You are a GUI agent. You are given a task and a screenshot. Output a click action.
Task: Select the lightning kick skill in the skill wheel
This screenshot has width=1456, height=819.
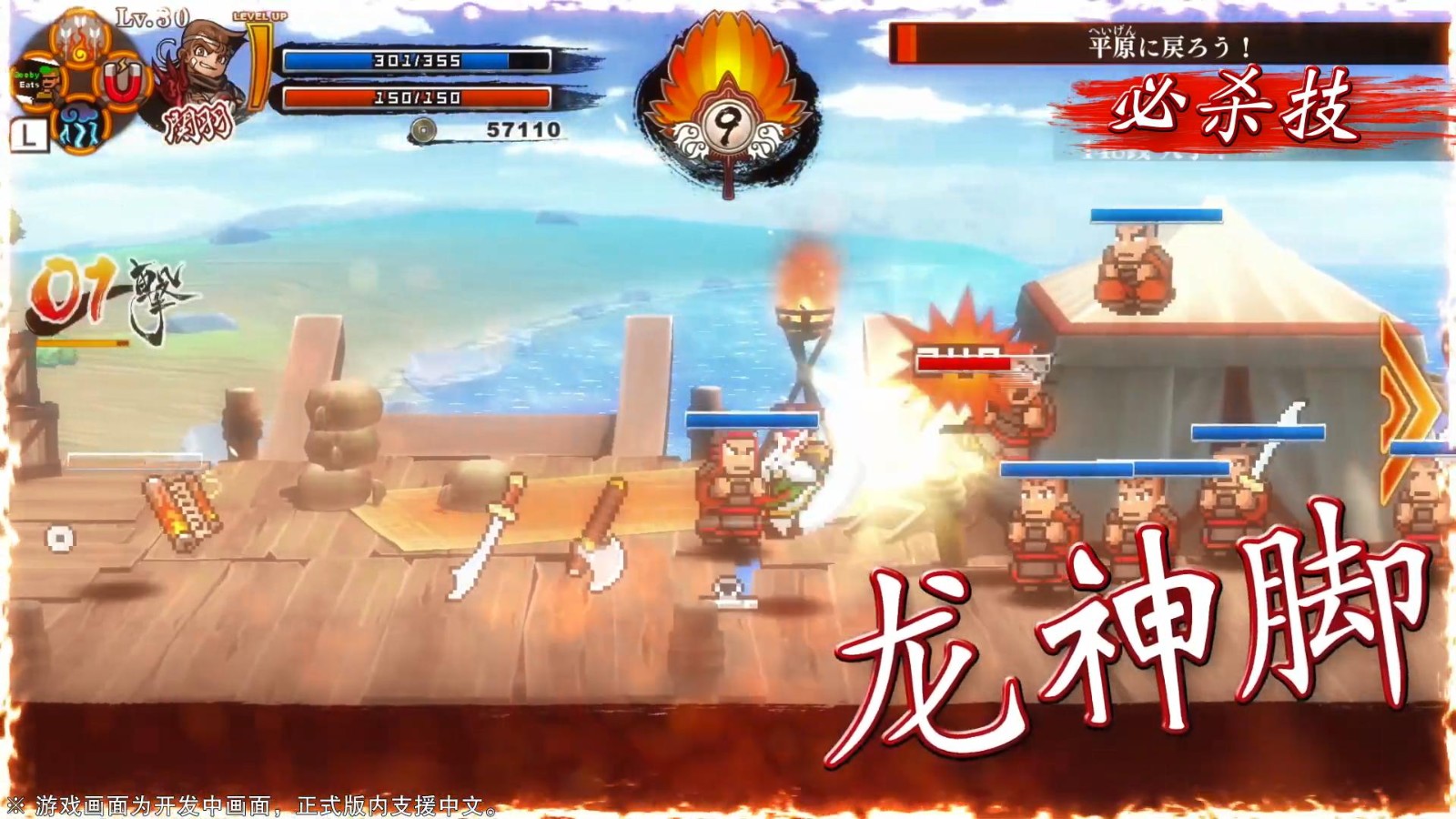[x=82, y=126]
